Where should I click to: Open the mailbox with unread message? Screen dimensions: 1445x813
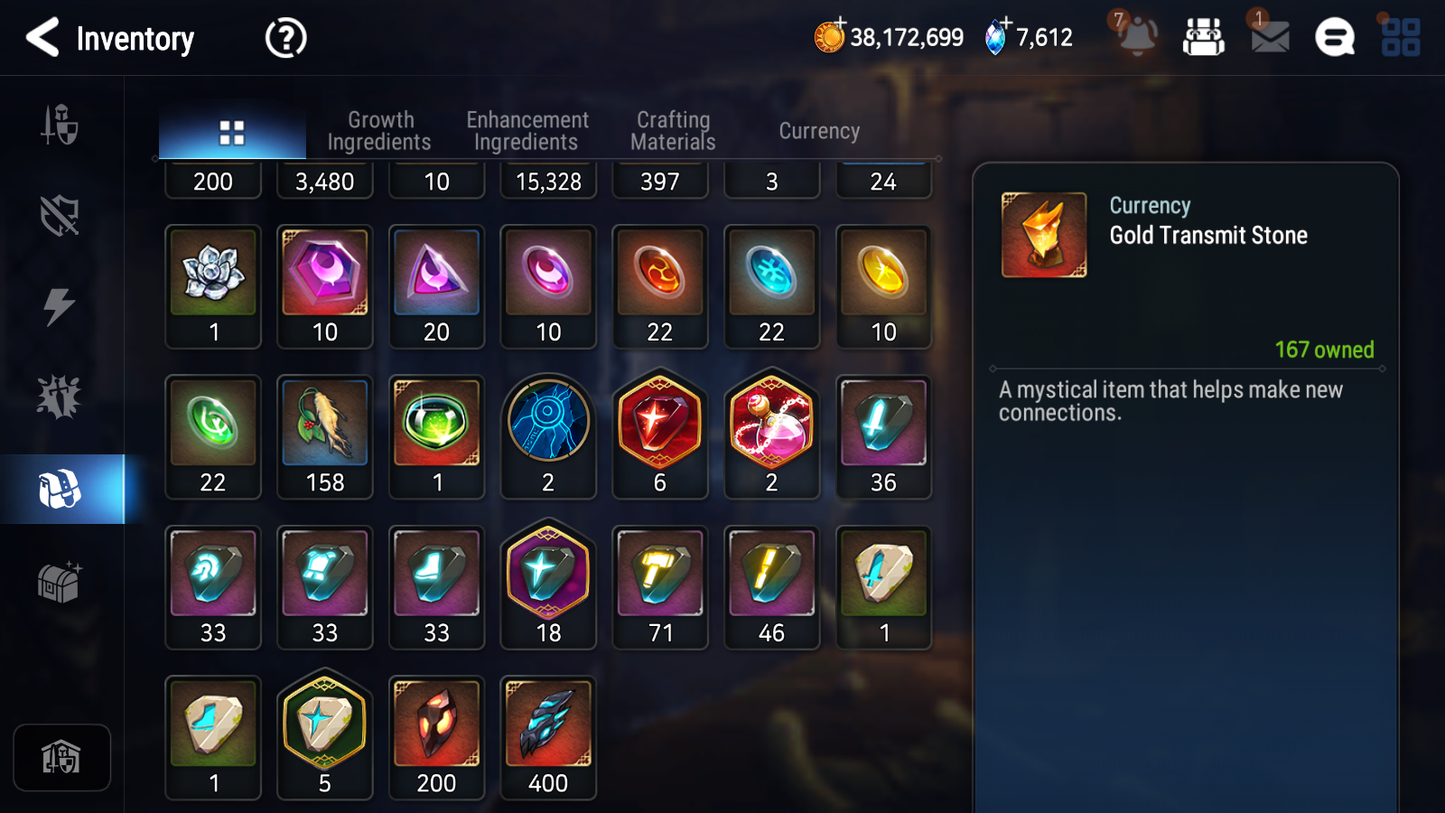coord(1268,38)
